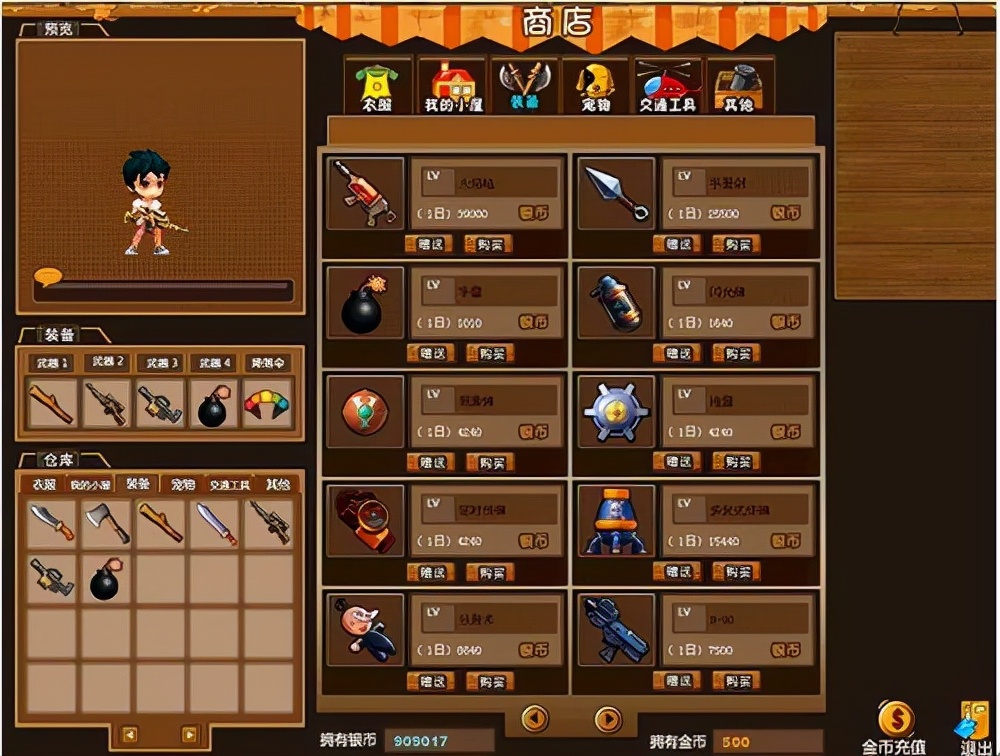Exit the shop with 退出 button
The height and width of the screenshot is (756, 1000).
(x=972, y=727)
